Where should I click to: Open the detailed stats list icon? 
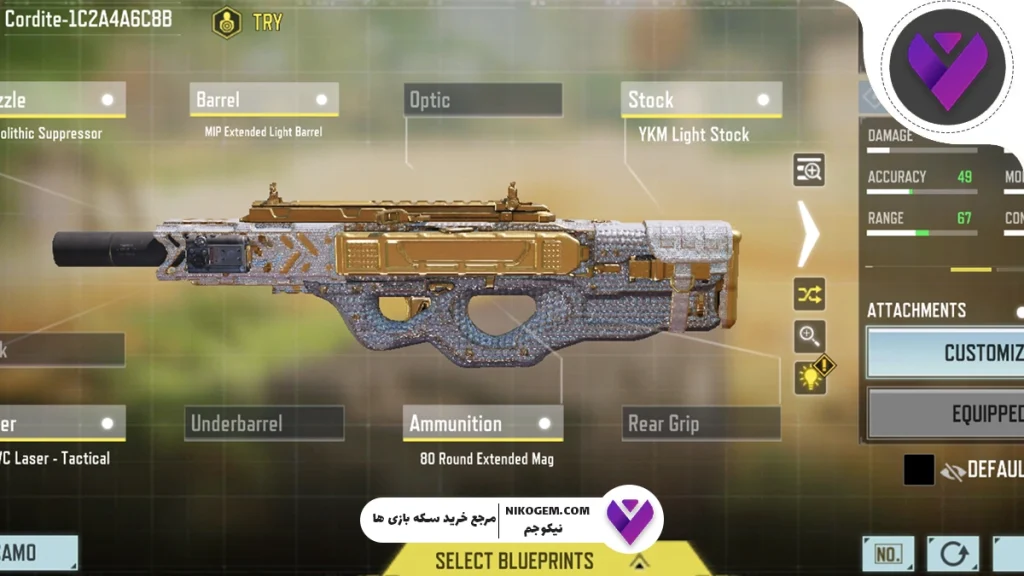[809, 171]
